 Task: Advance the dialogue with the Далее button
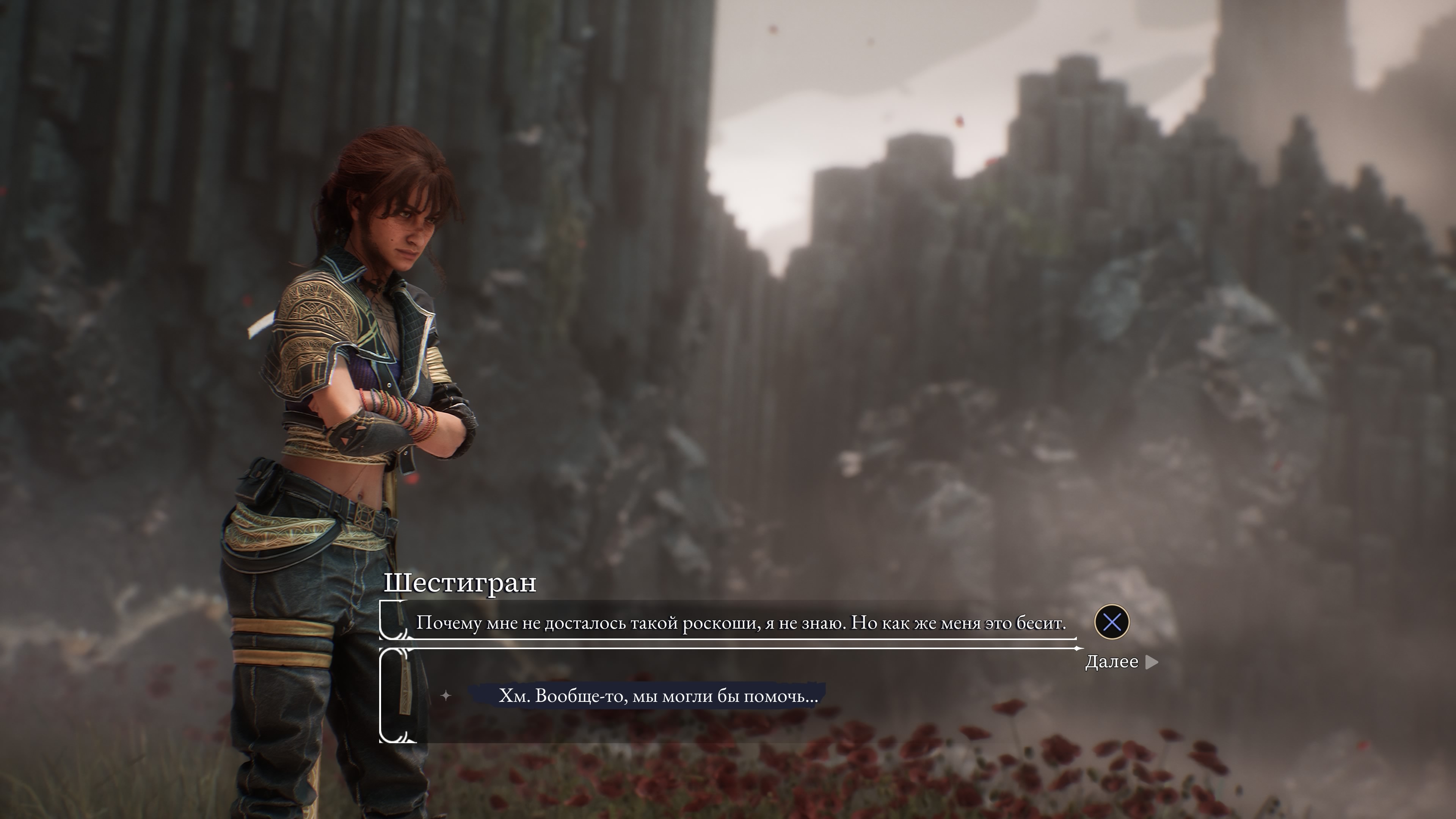(x=1120, y=662)
